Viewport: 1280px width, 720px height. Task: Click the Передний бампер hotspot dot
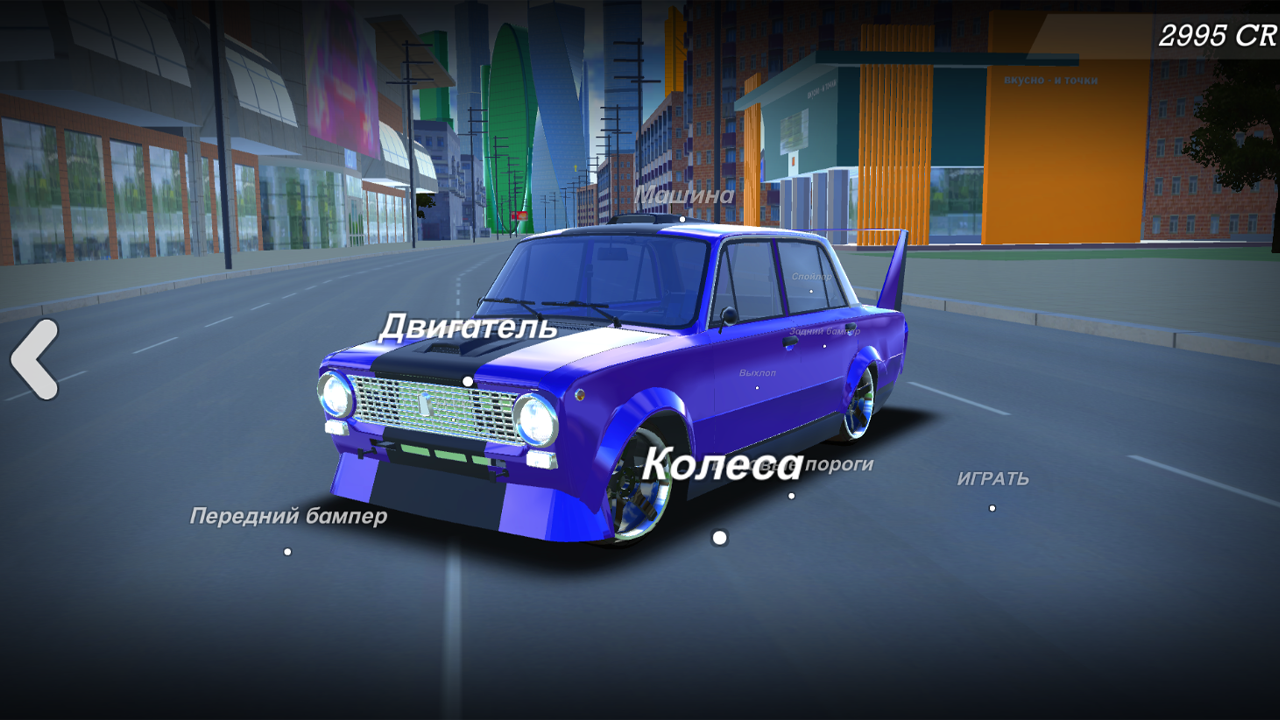(x=287, y=551)
